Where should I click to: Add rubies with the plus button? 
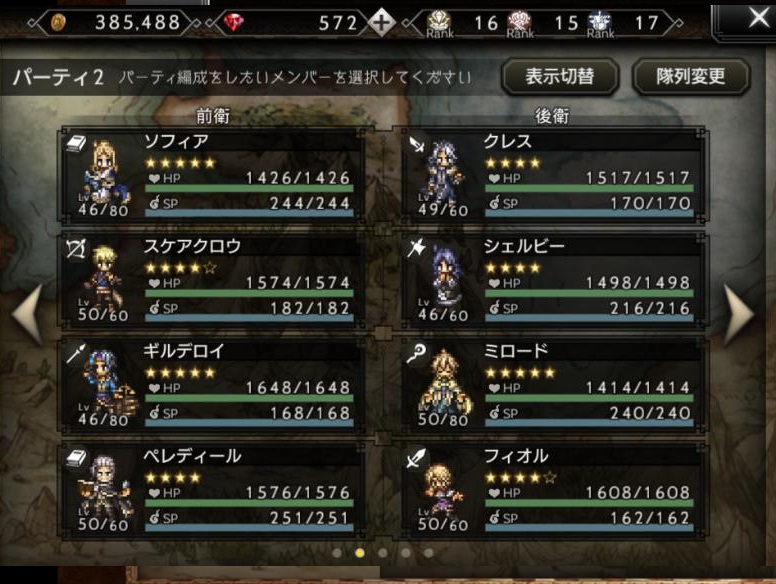click(x=382, y=22)
